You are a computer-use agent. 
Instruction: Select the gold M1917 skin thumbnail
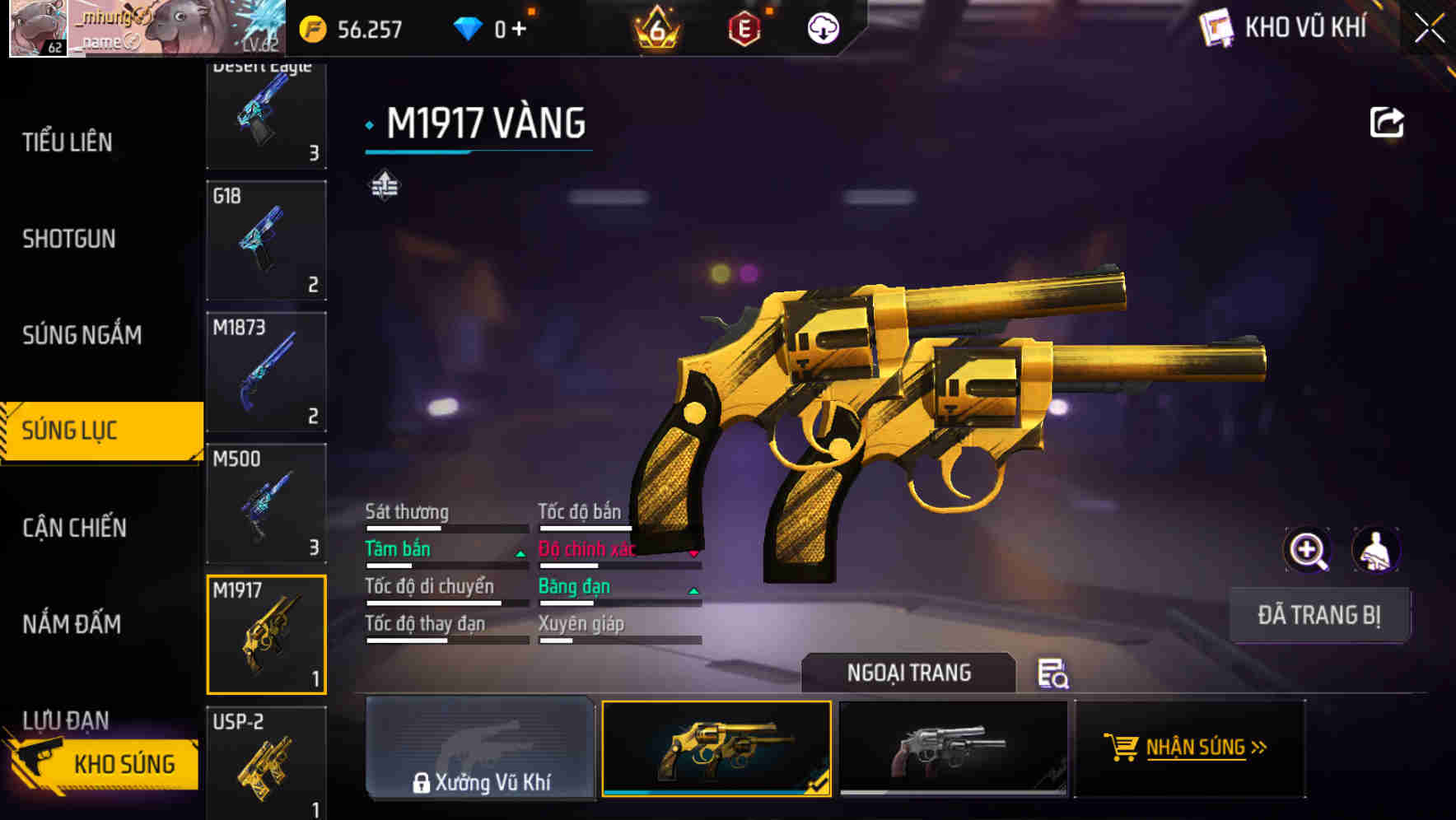[716, 749]
